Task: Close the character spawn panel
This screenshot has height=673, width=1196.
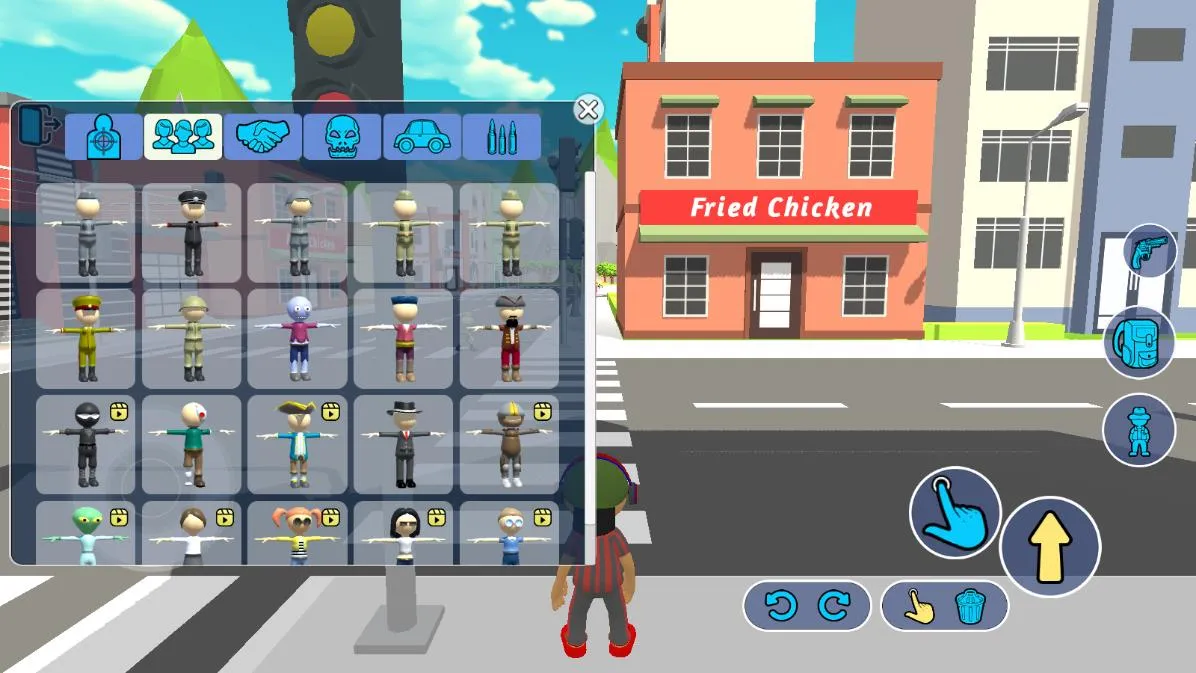Action: tap(588, 109)
